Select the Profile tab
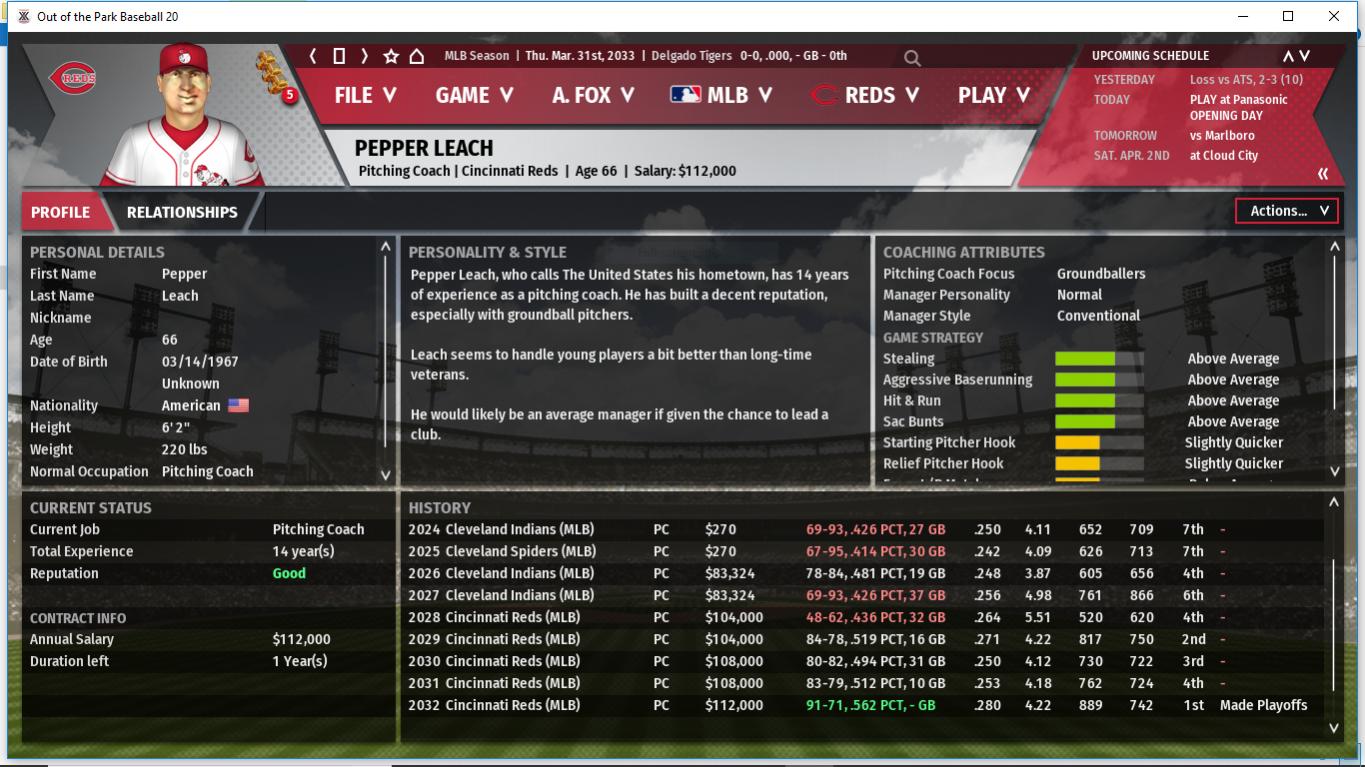The image size is (1365, 767). [x=60, y=212]
